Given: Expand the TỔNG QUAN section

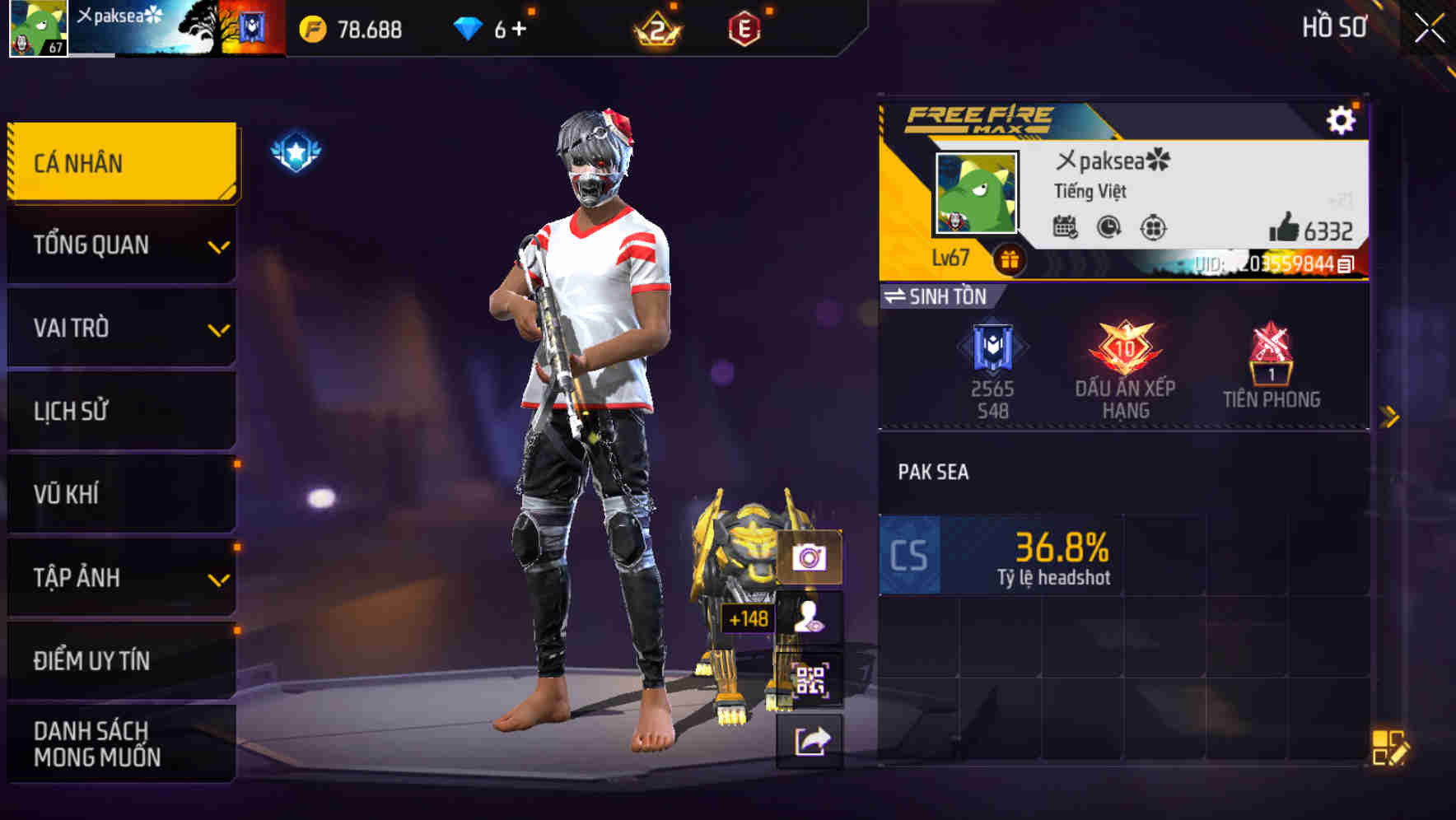Looking at the screenshot, I should 120,245.
